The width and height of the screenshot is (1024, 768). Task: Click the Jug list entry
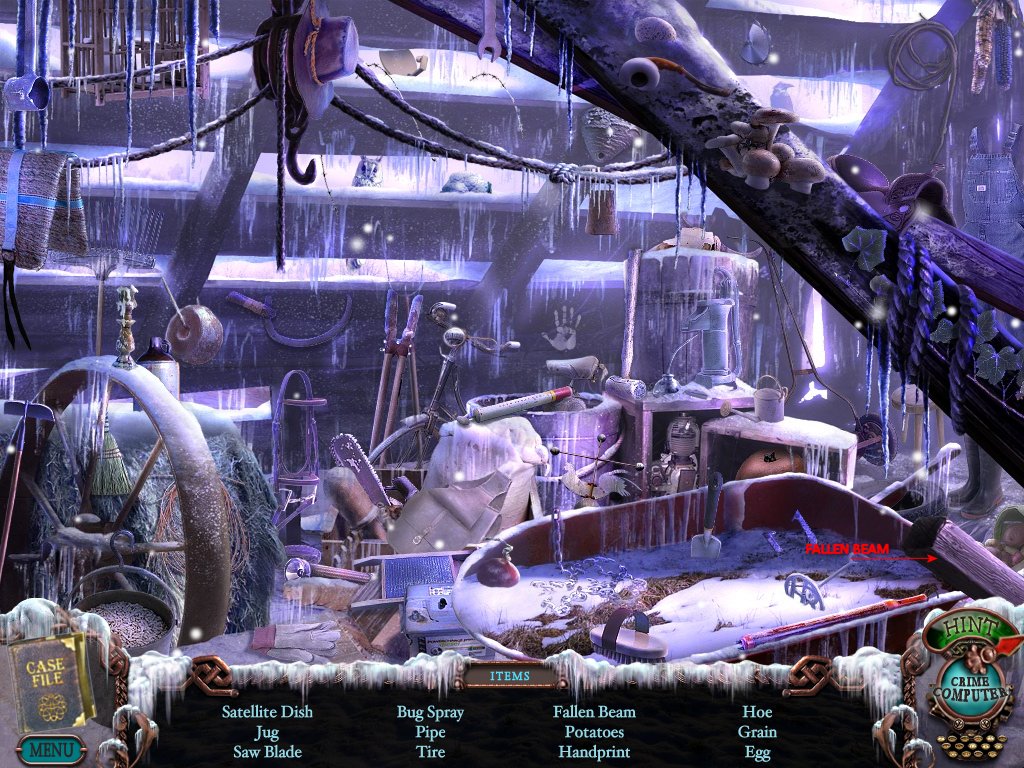click(x=267, y=732)
